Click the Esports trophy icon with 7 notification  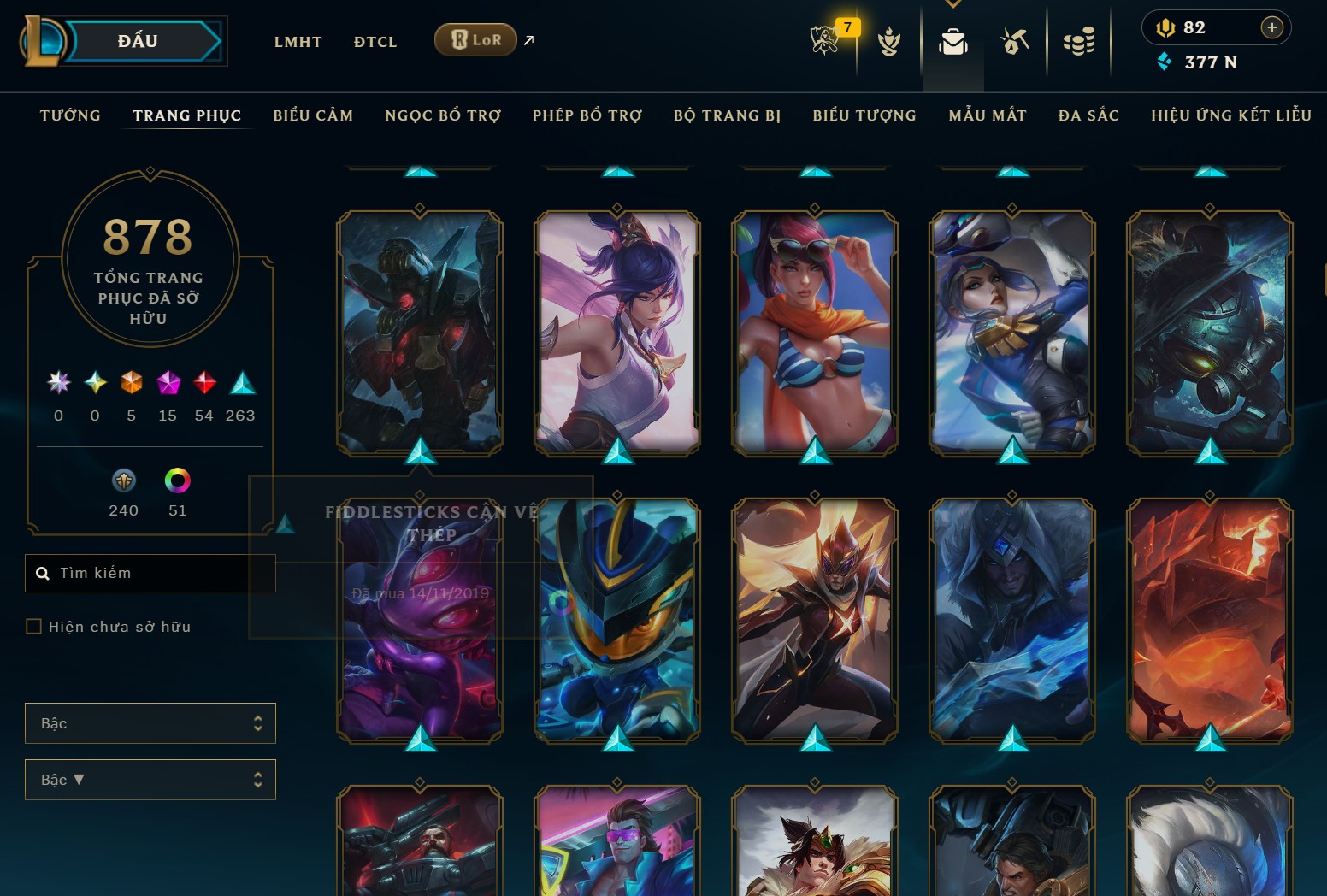tap(823, 40)
